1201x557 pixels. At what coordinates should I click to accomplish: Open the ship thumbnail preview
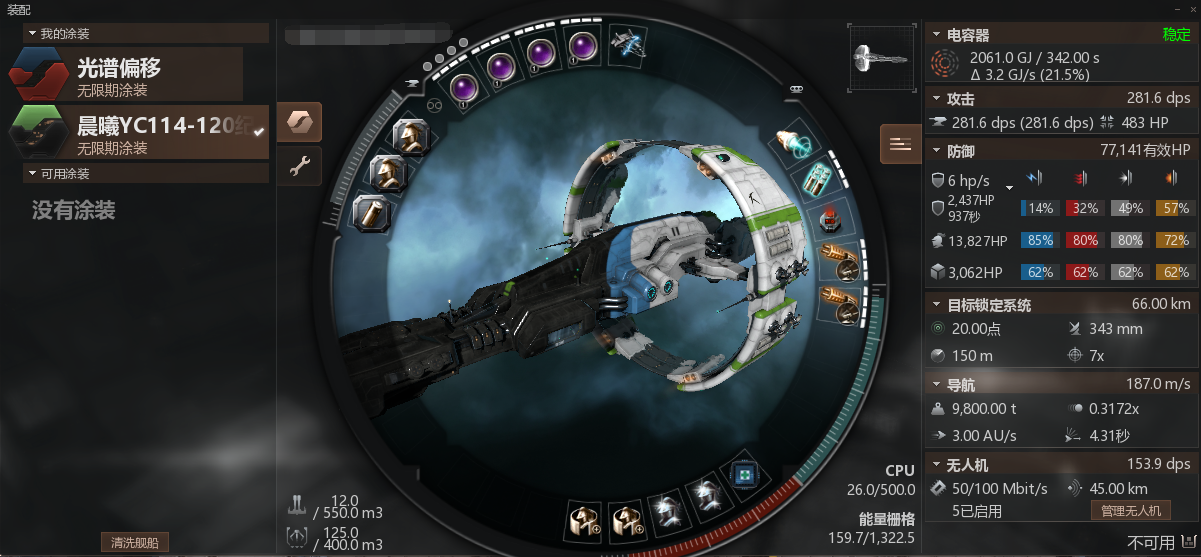[x=880, y=60]
